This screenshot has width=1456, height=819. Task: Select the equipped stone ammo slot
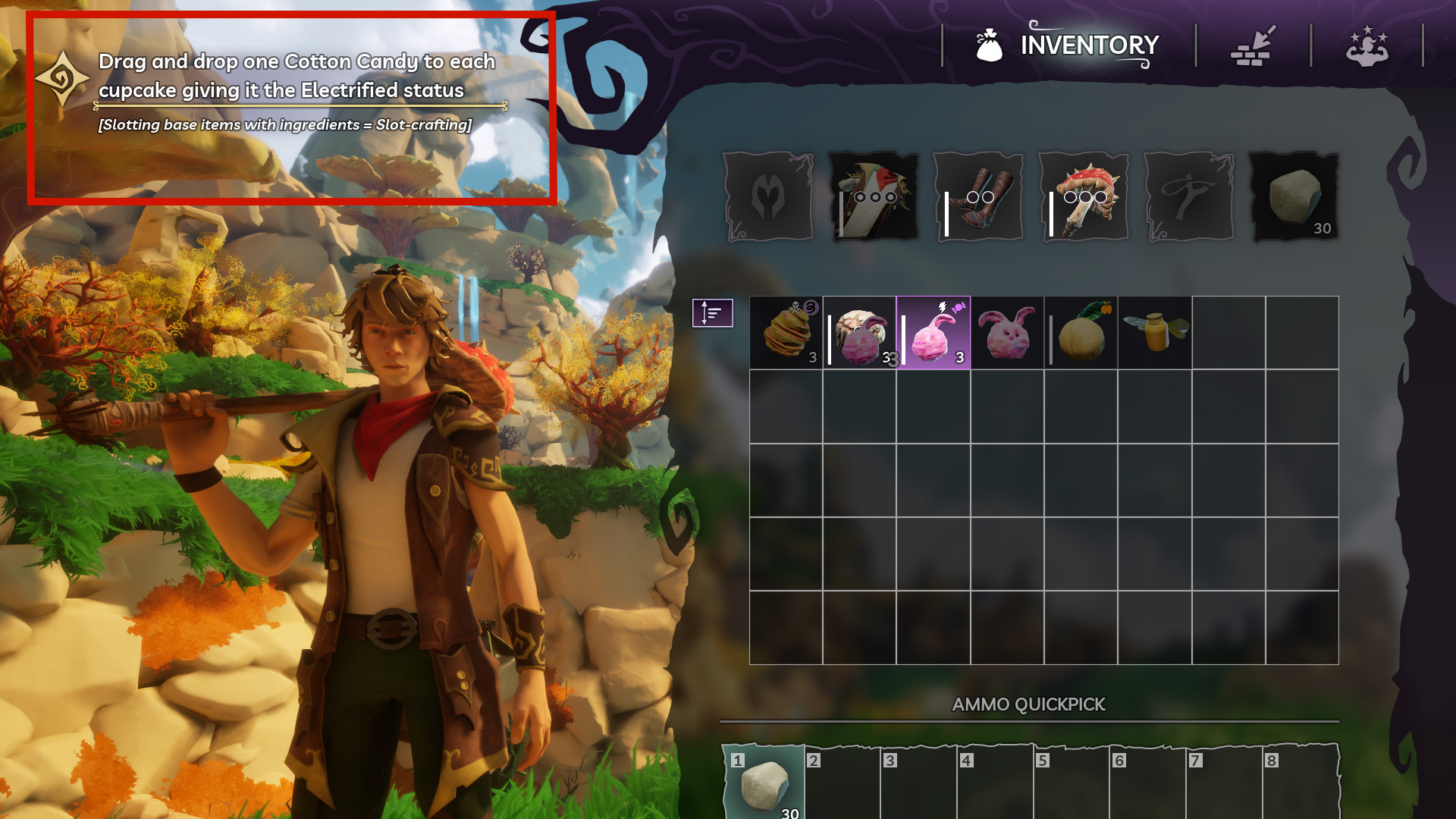click(x=1294, y=196)
